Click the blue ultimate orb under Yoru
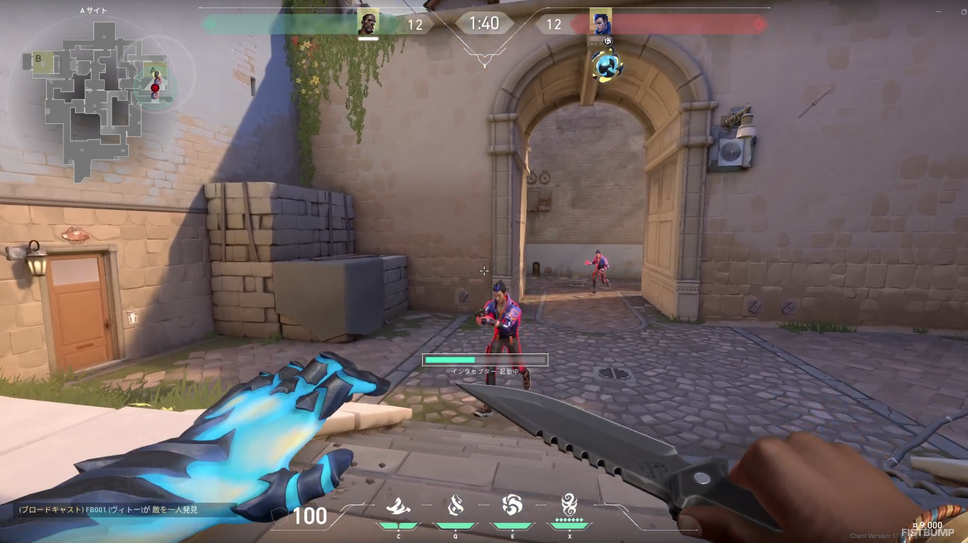 [x=606, y=66]
